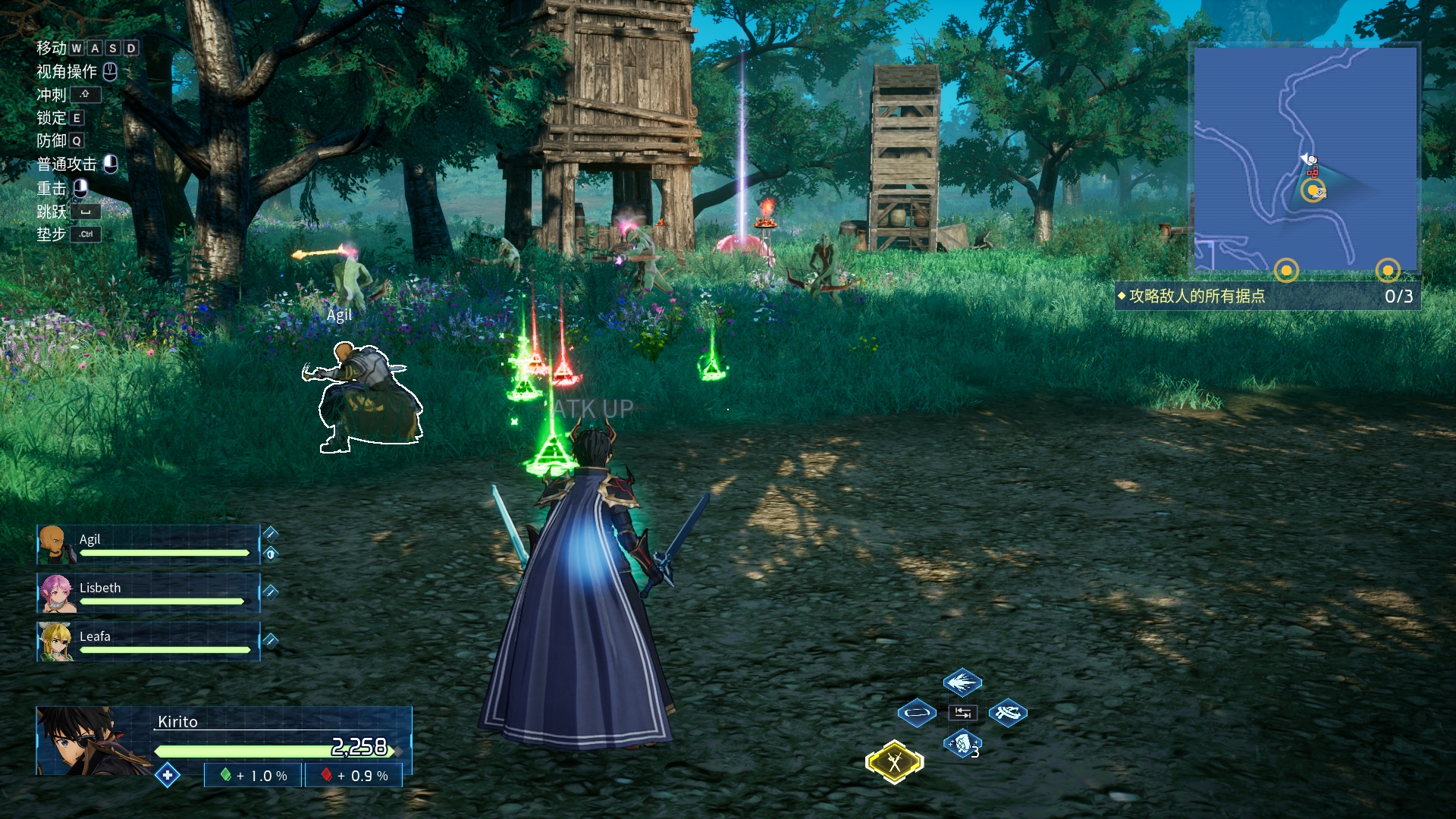The width and height of the screenshot is (1456, 819).
Task: Select the blue plus healing icon
Action: coord(167,775)
